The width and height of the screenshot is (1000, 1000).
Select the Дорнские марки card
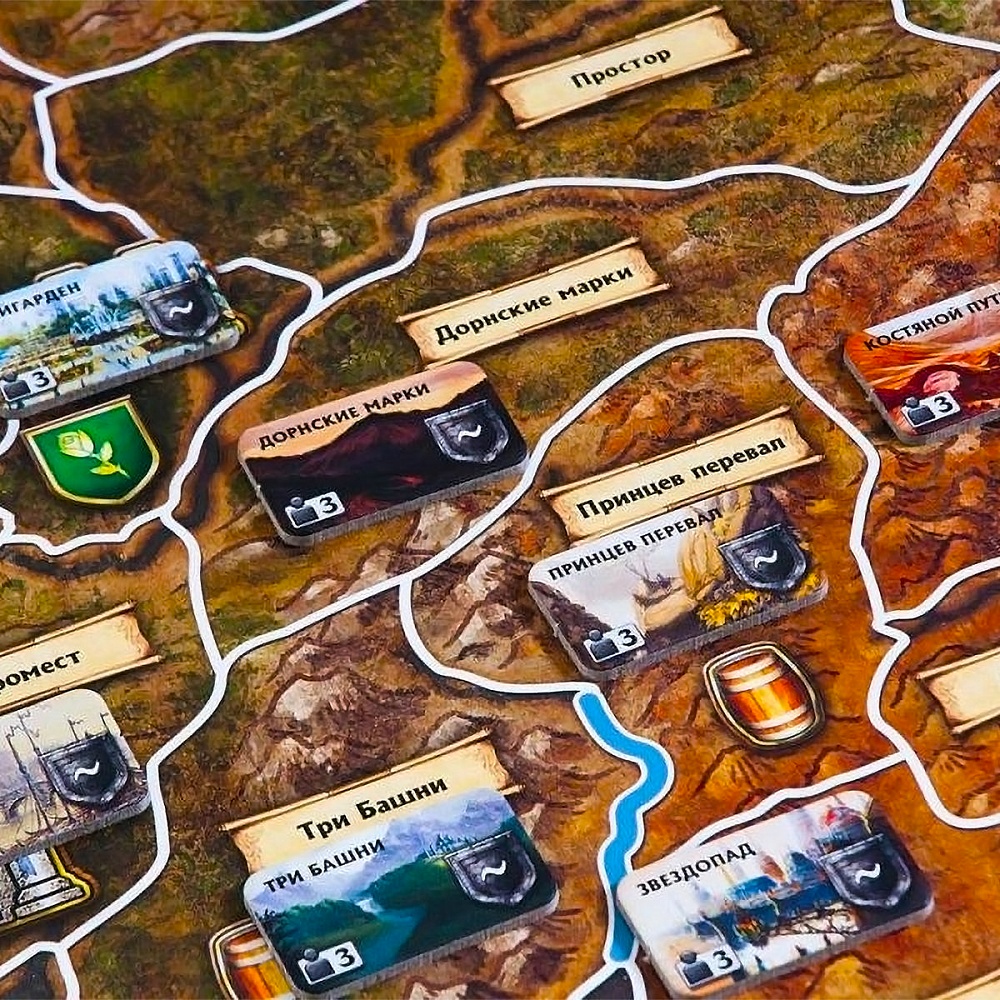click(382, 452)
